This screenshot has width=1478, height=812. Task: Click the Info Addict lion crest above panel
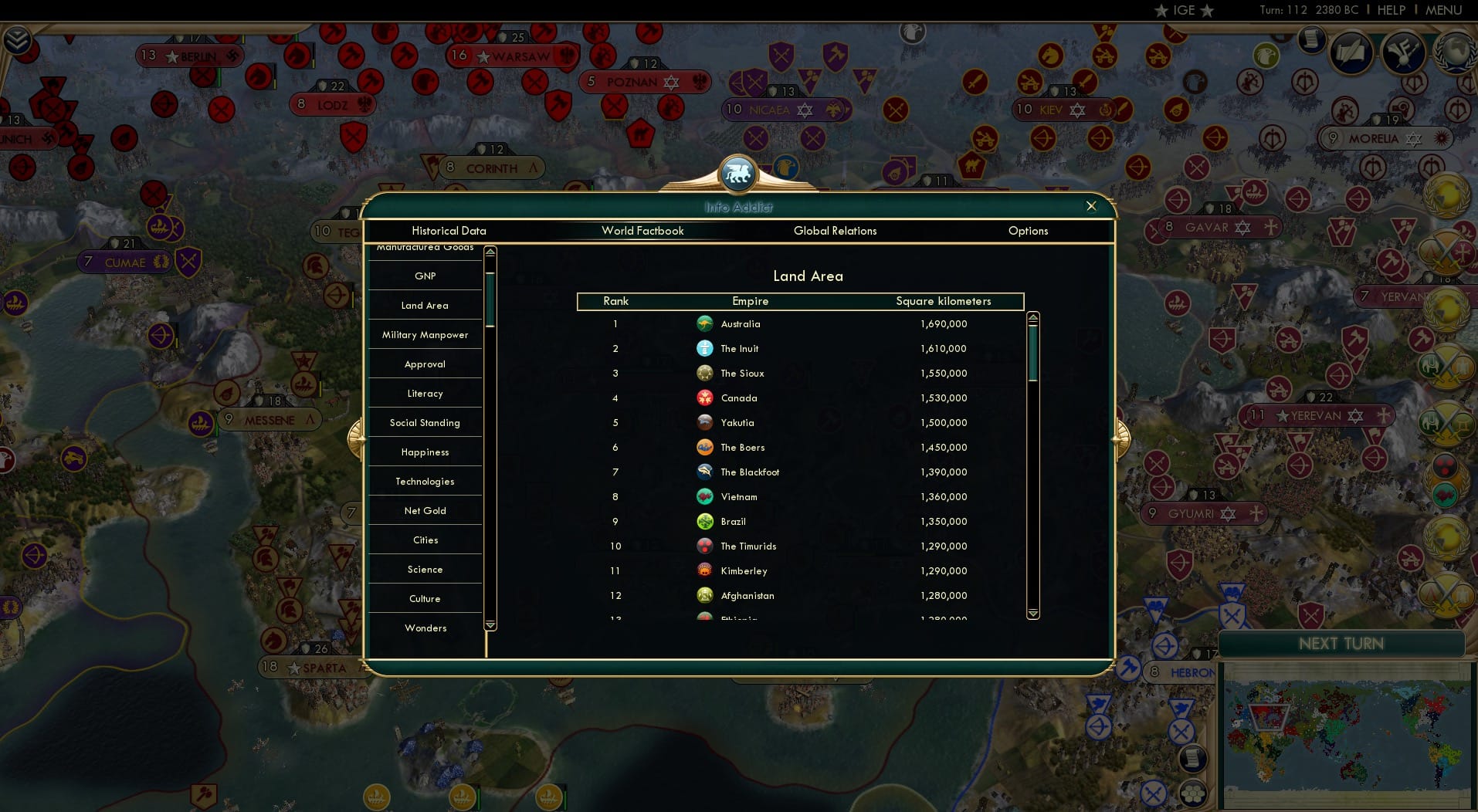pos(738,173)
